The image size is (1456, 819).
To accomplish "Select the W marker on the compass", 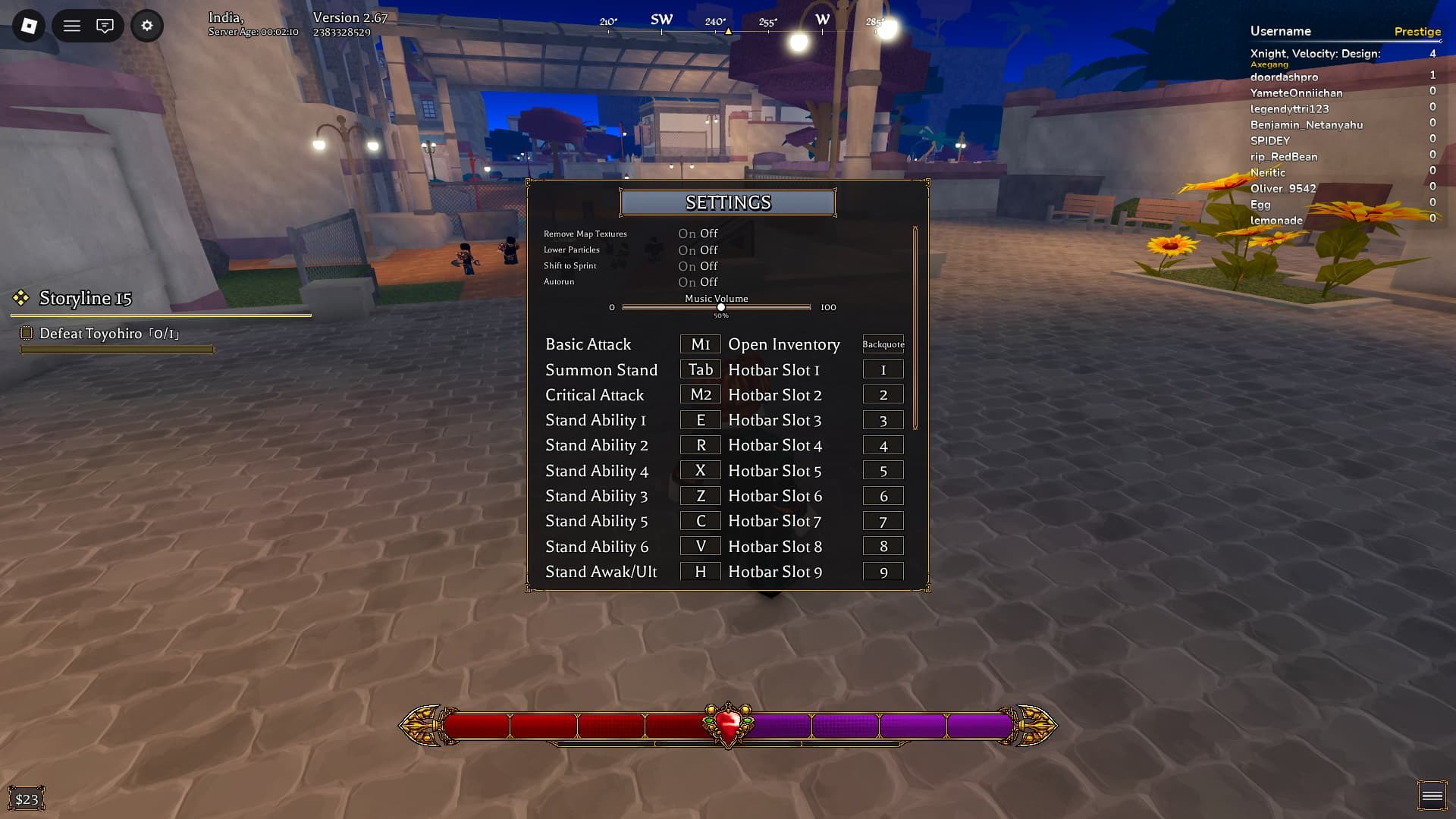I will point(823,20).
